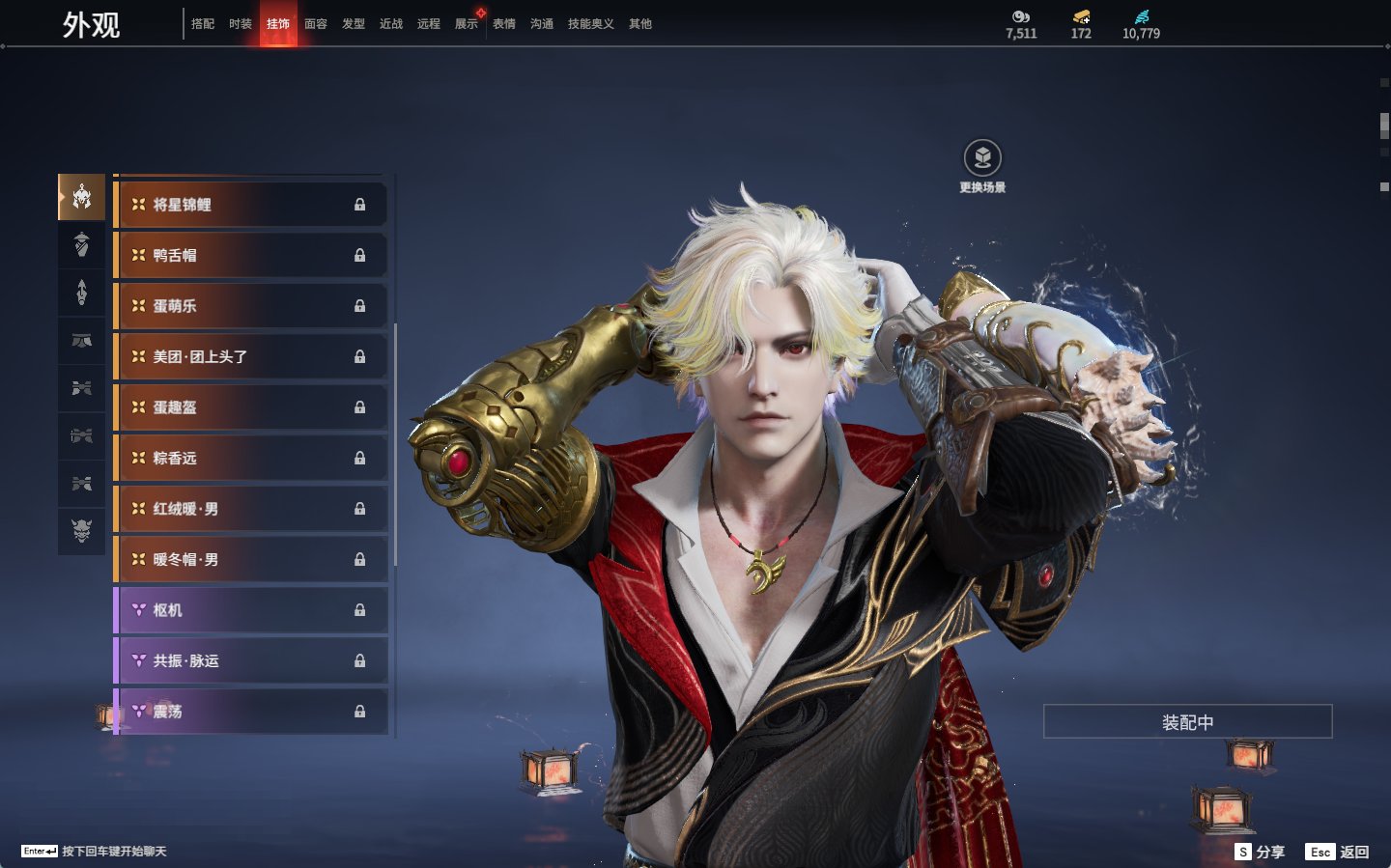Click the 装配中 equip button

click(x=1187, y=722)
